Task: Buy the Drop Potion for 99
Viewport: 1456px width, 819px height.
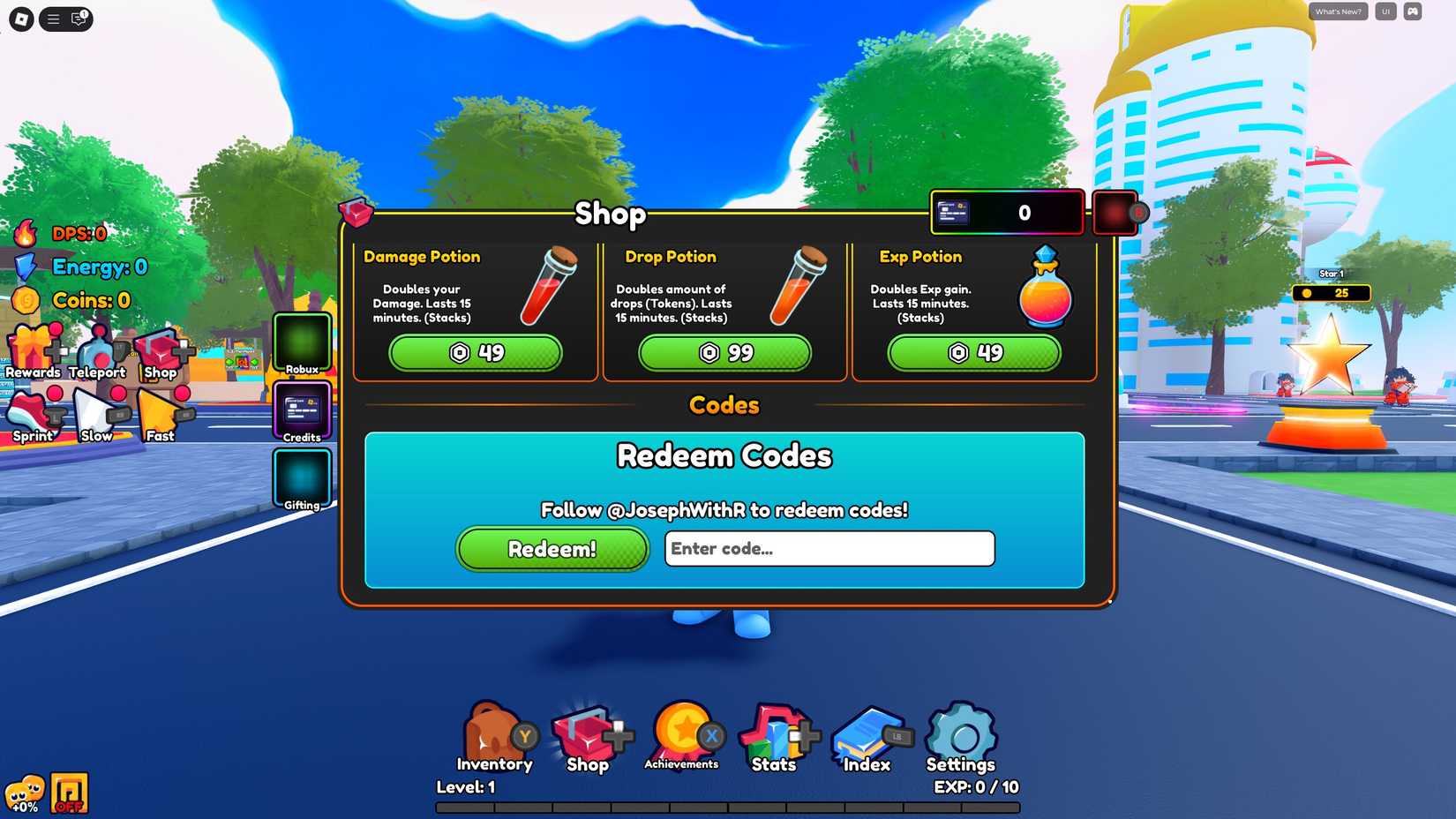Action: 724,353
